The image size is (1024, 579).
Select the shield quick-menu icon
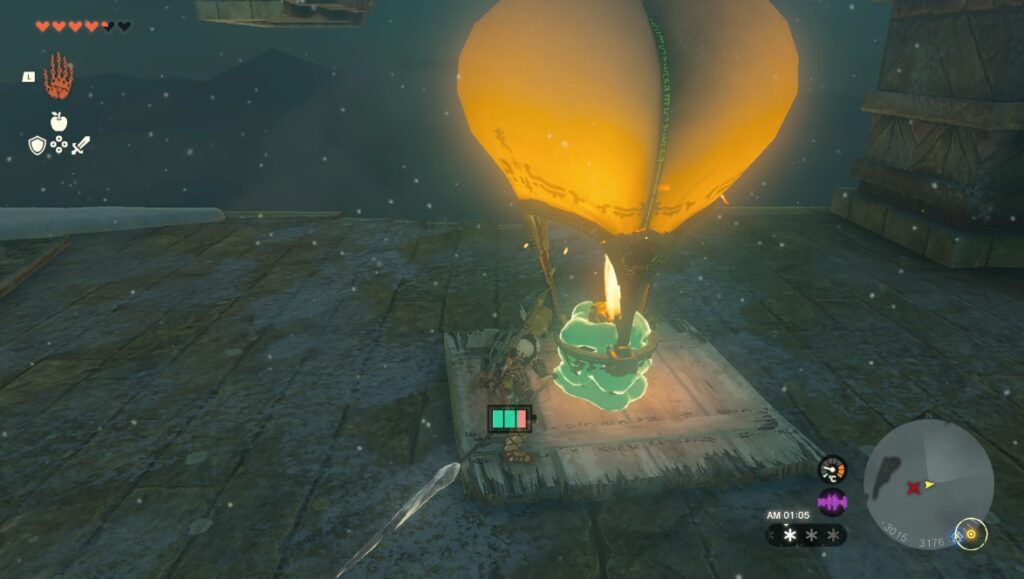point(37,146)
